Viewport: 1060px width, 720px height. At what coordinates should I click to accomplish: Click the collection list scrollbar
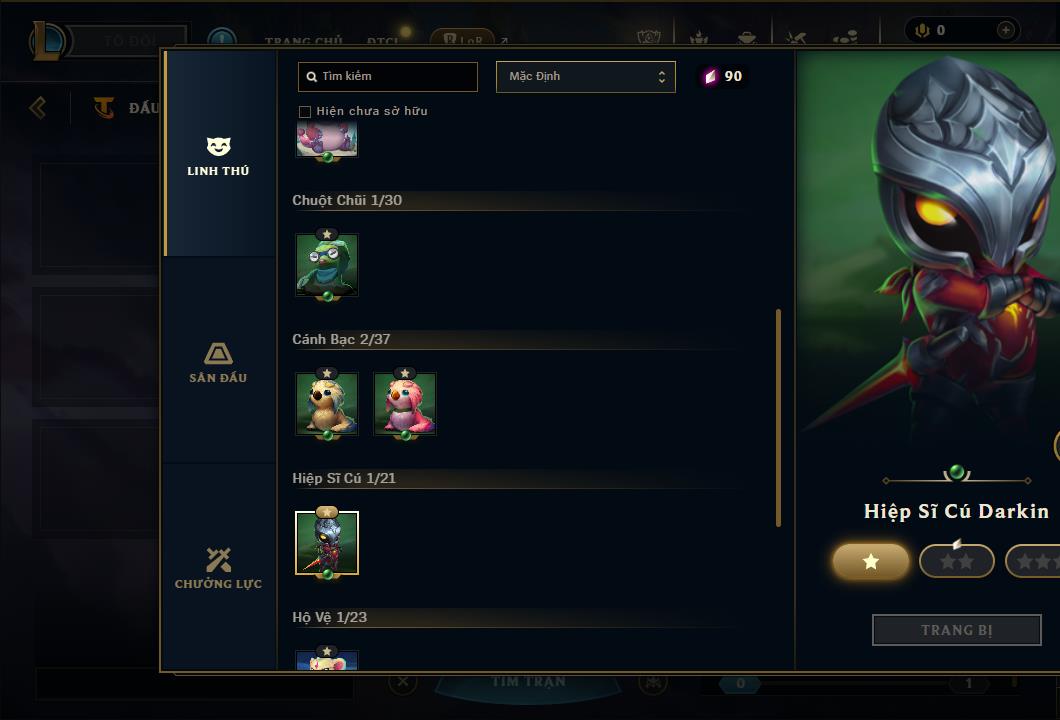click(778, 418)
